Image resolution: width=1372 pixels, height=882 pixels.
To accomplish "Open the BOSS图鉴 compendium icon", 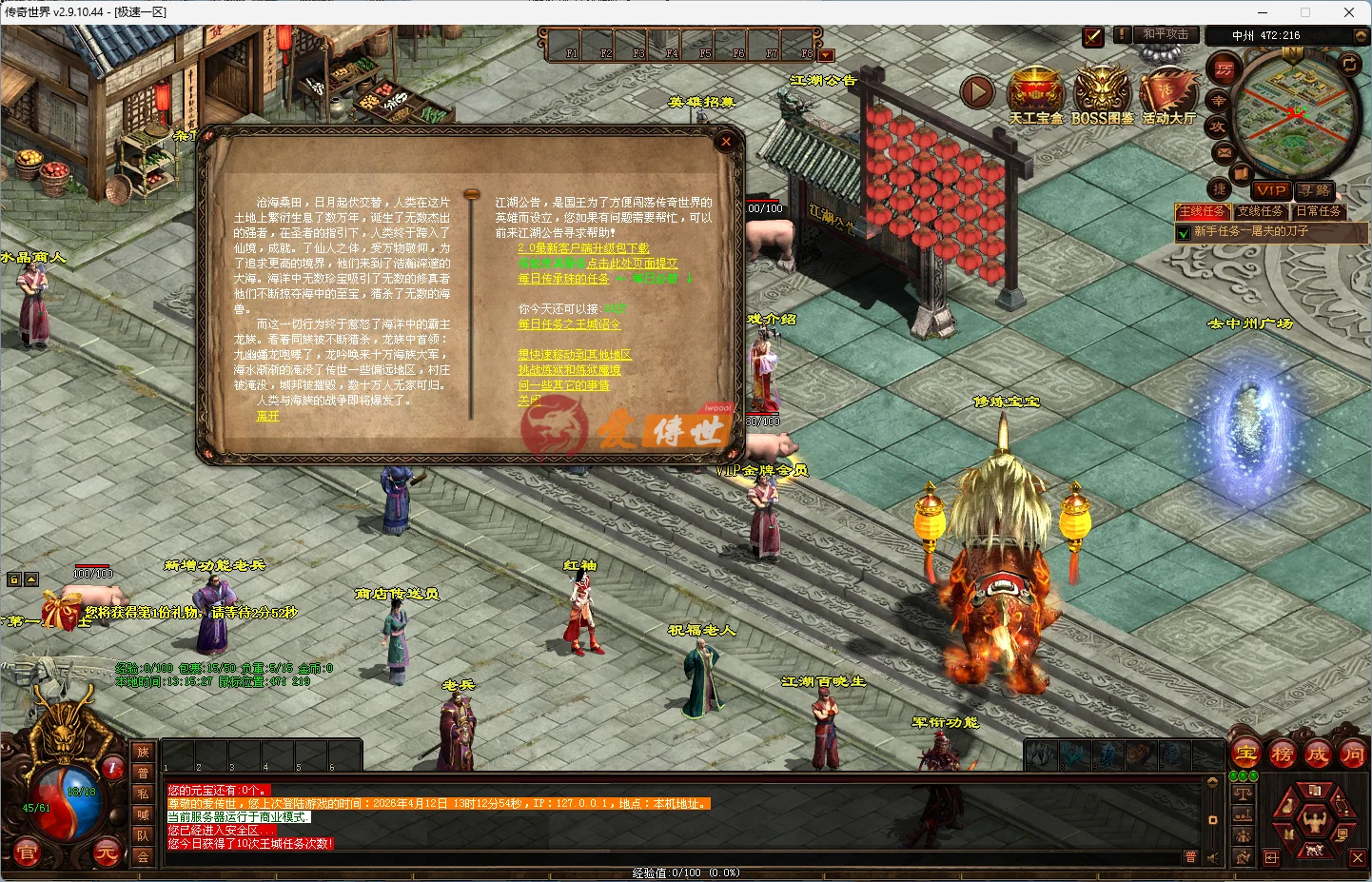I will click(1102, 90).
